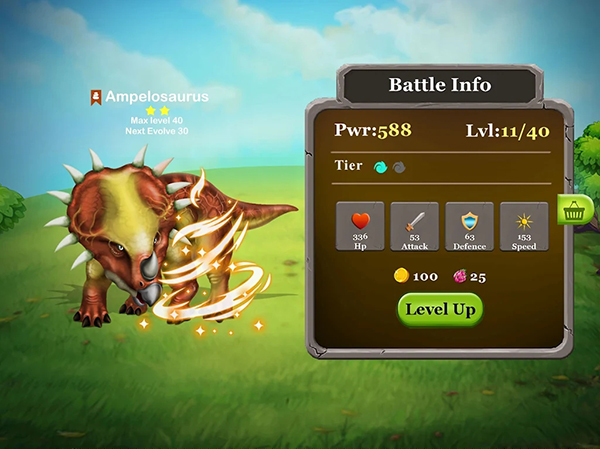Open the shop basket tab

tap(574, 212)
